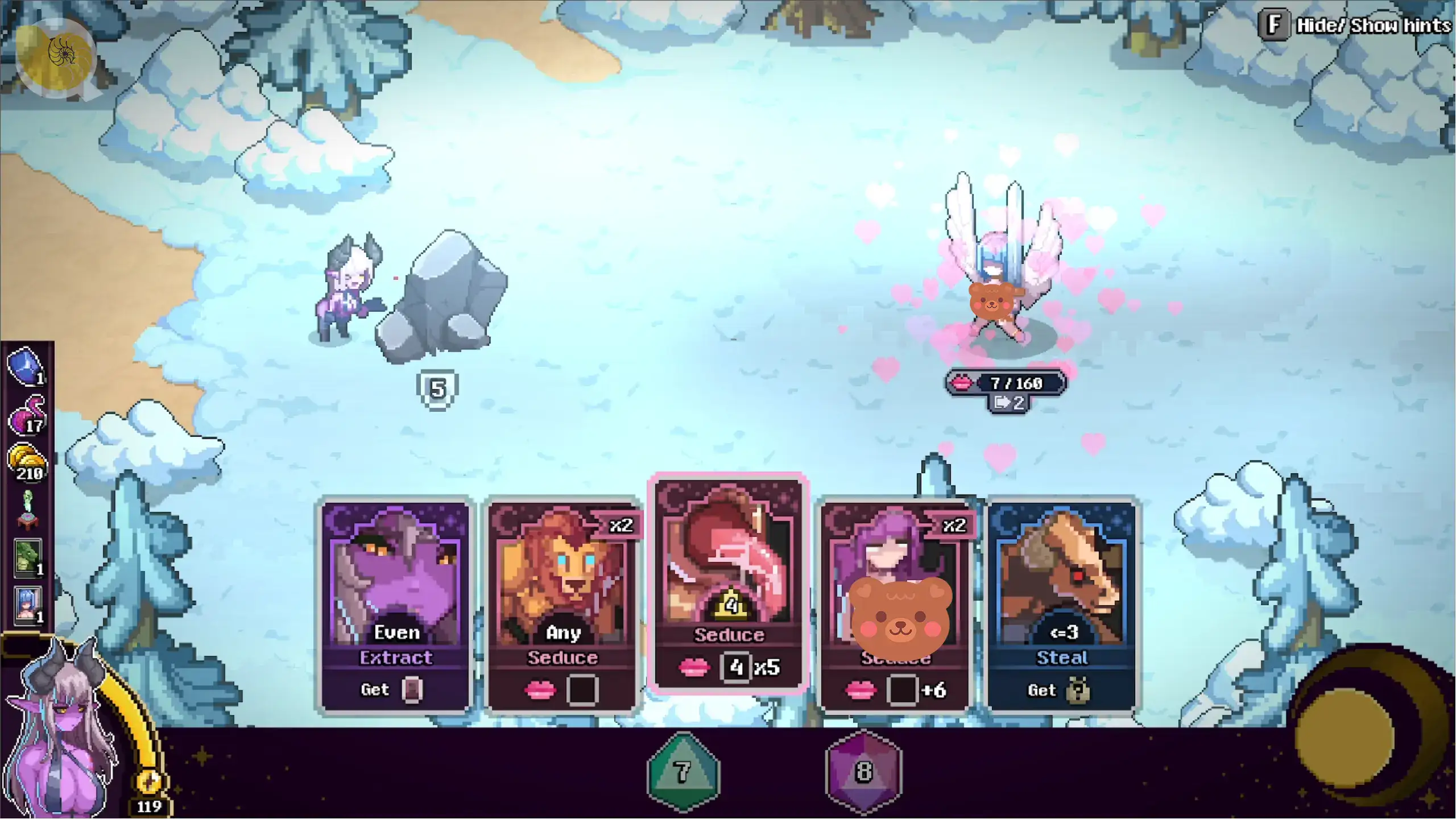The width and height of the screenshot is (1456, 819).
Task: Choose the lion Any Seduce card
Action: coord(562,606)
